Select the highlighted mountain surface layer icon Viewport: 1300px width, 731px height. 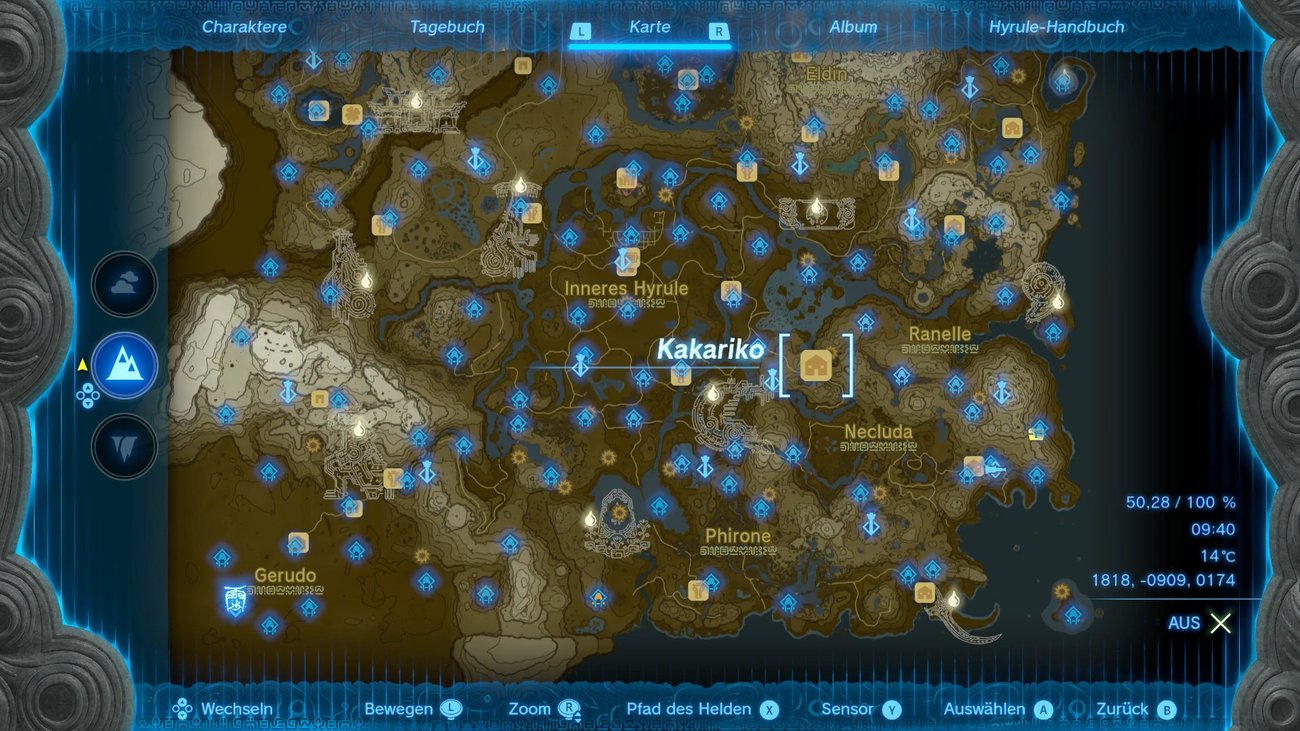pos(124,366)
